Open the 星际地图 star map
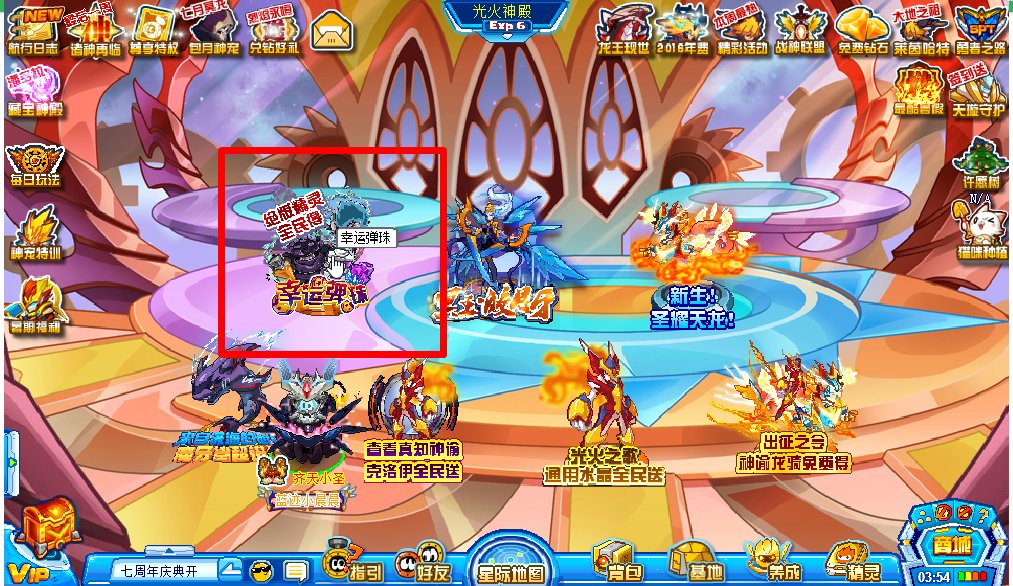Viewport: 1013px width, 586px height. tap(512, 562)
